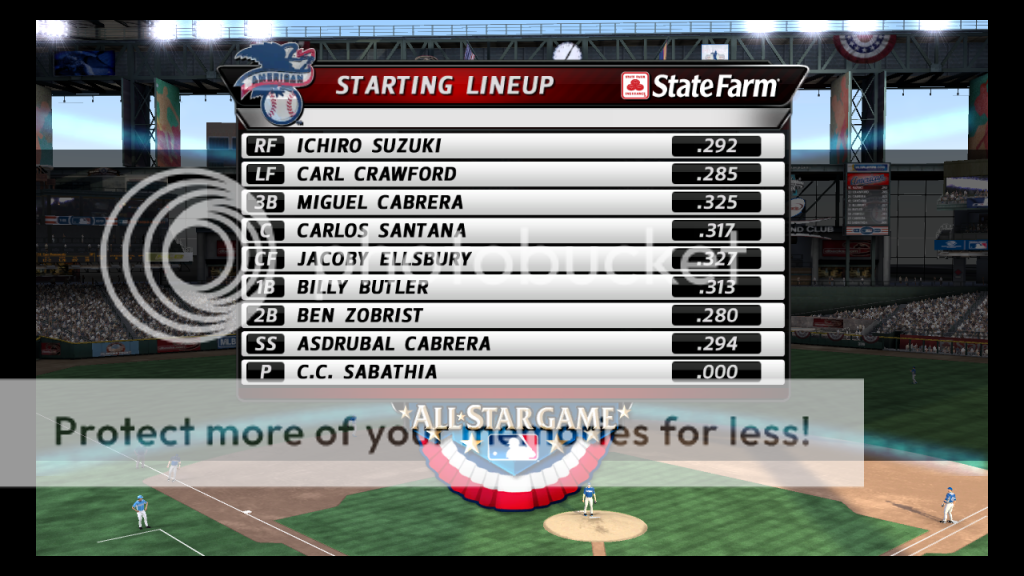Click the Asdrubal Cabrera row
This screenshot has width=1024, height=576.
click(393, 343)
